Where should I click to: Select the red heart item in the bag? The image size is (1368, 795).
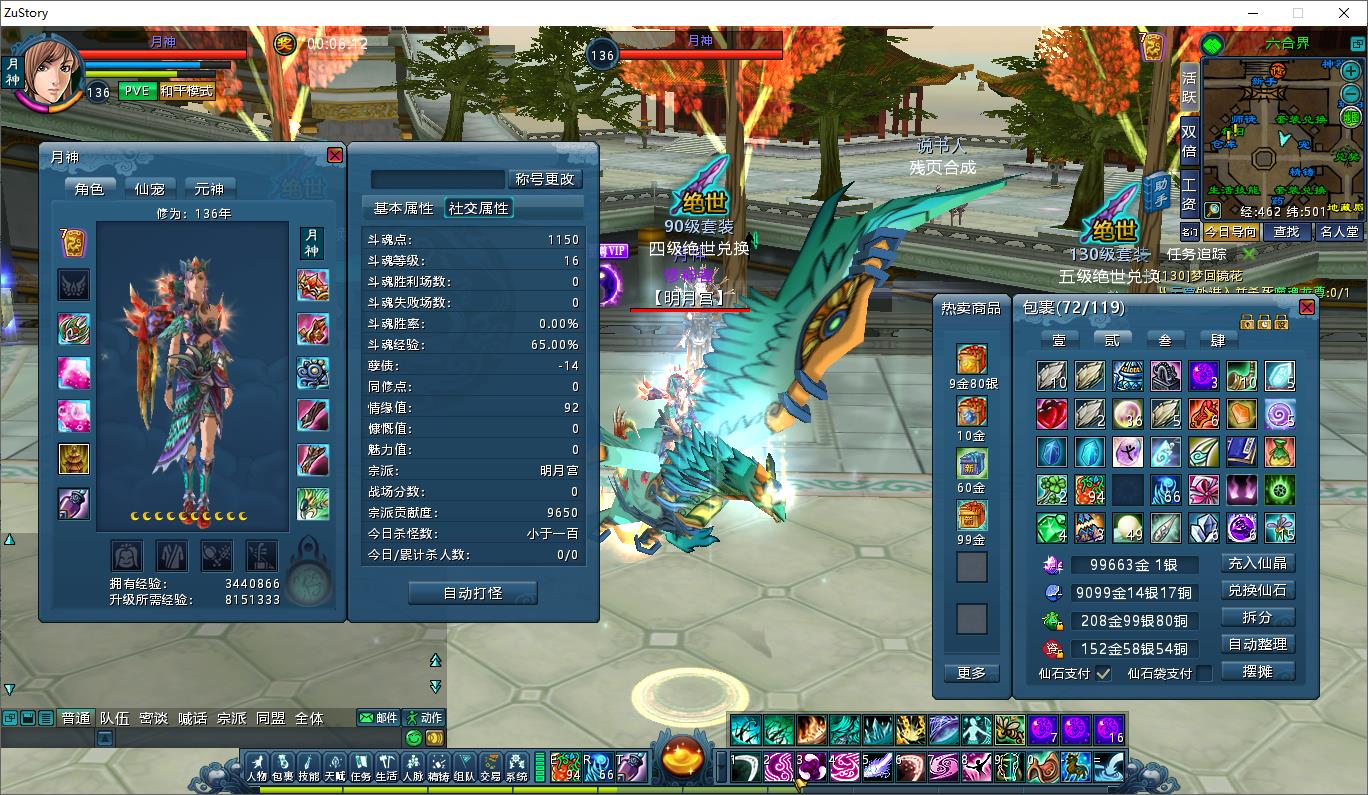point(1051,414)
